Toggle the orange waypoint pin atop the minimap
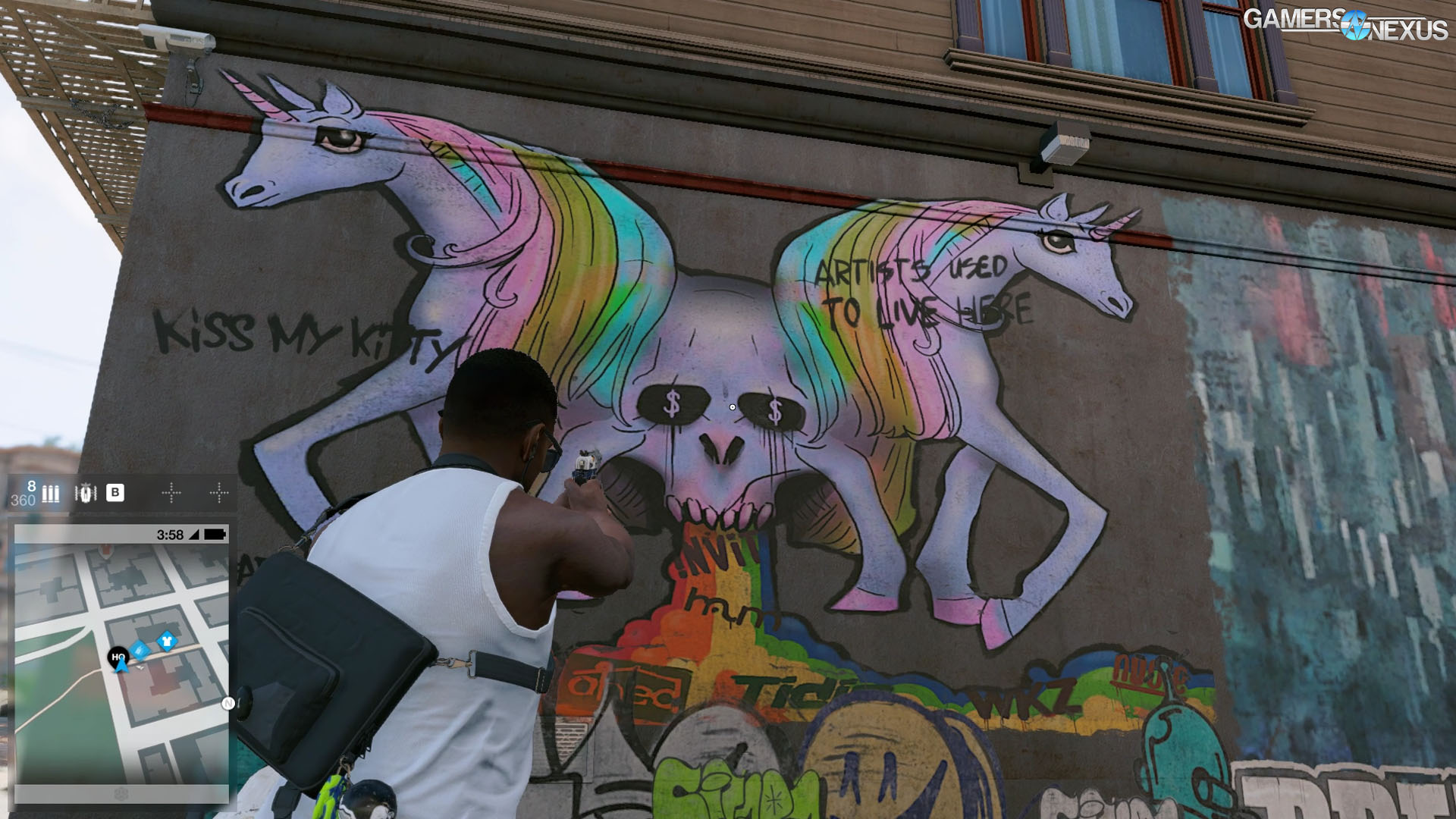Viewport: 1456px width, 819px height. [x=105, y=551]
